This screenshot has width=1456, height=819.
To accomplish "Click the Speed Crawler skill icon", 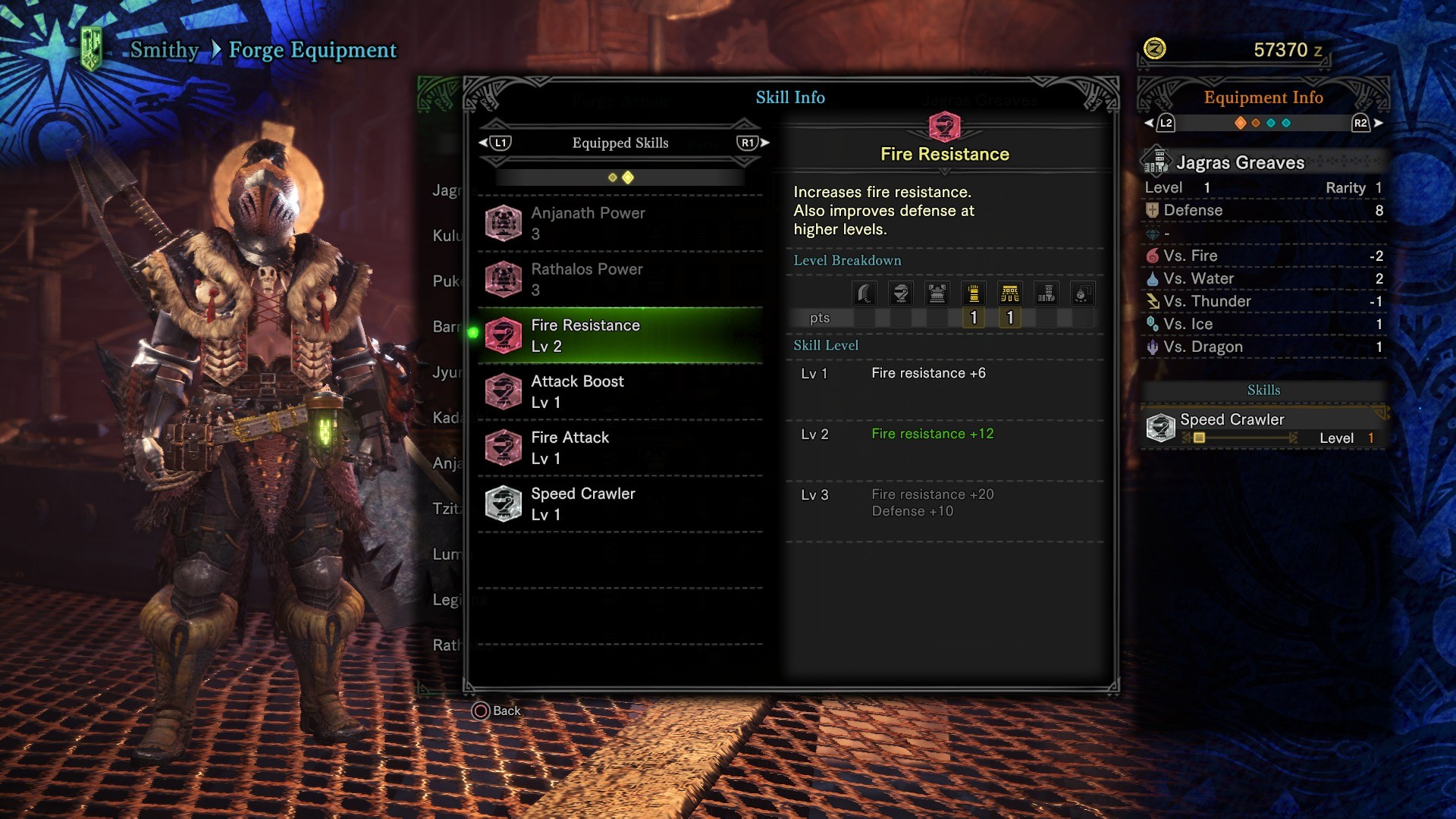I will [x=504, y=503].
